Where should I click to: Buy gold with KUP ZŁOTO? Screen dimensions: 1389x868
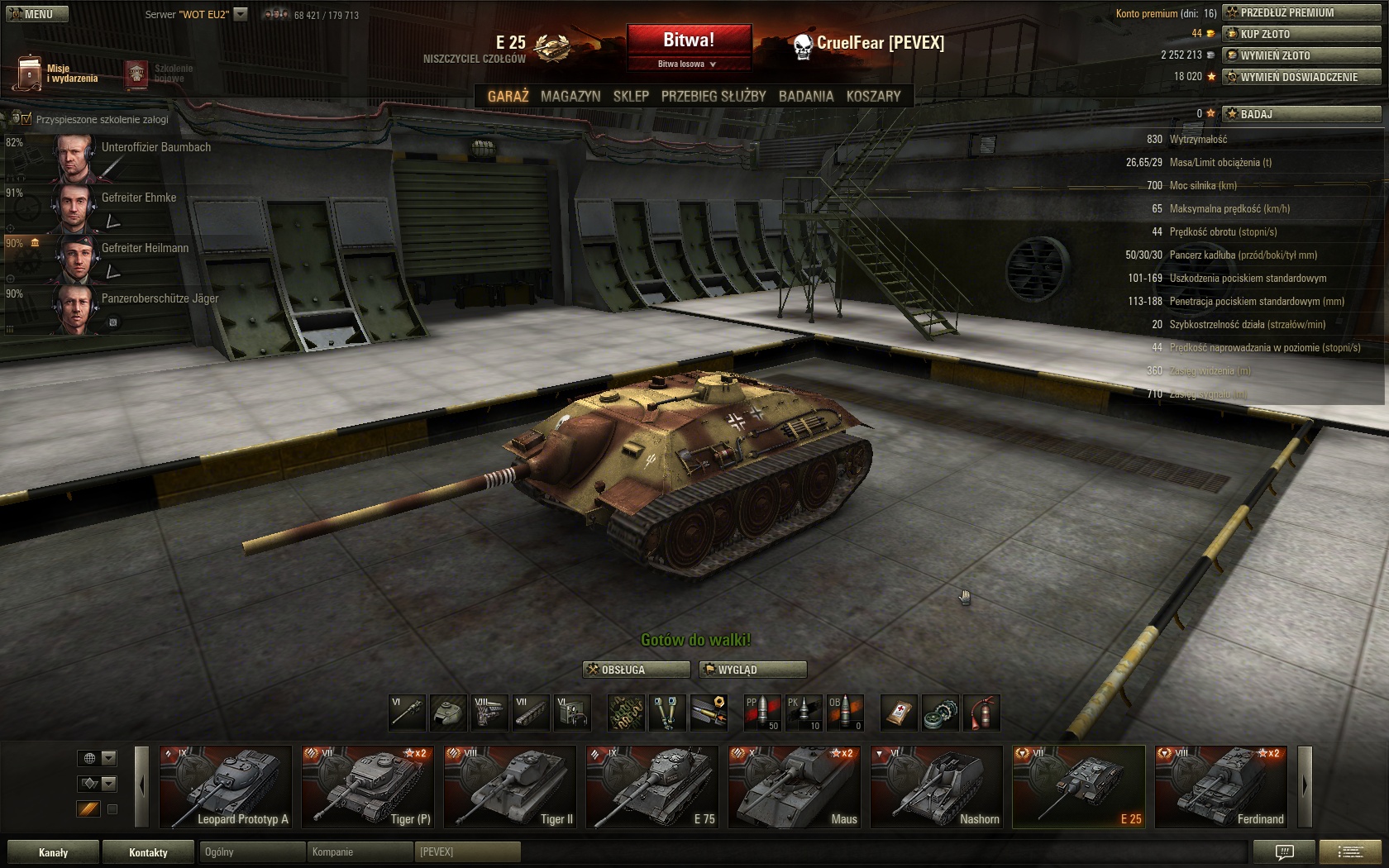coord(1301,34)
